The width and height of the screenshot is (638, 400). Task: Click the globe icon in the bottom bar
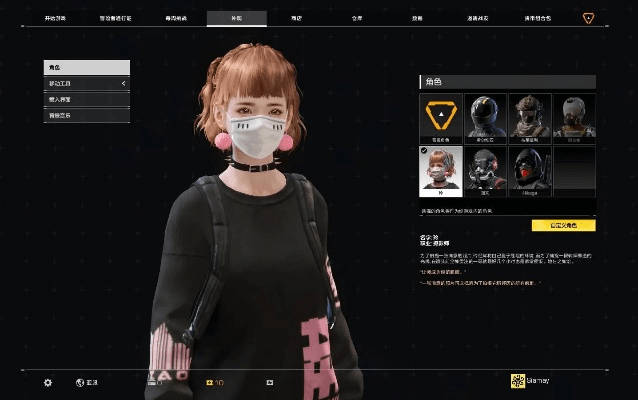(x=80, y=382)
